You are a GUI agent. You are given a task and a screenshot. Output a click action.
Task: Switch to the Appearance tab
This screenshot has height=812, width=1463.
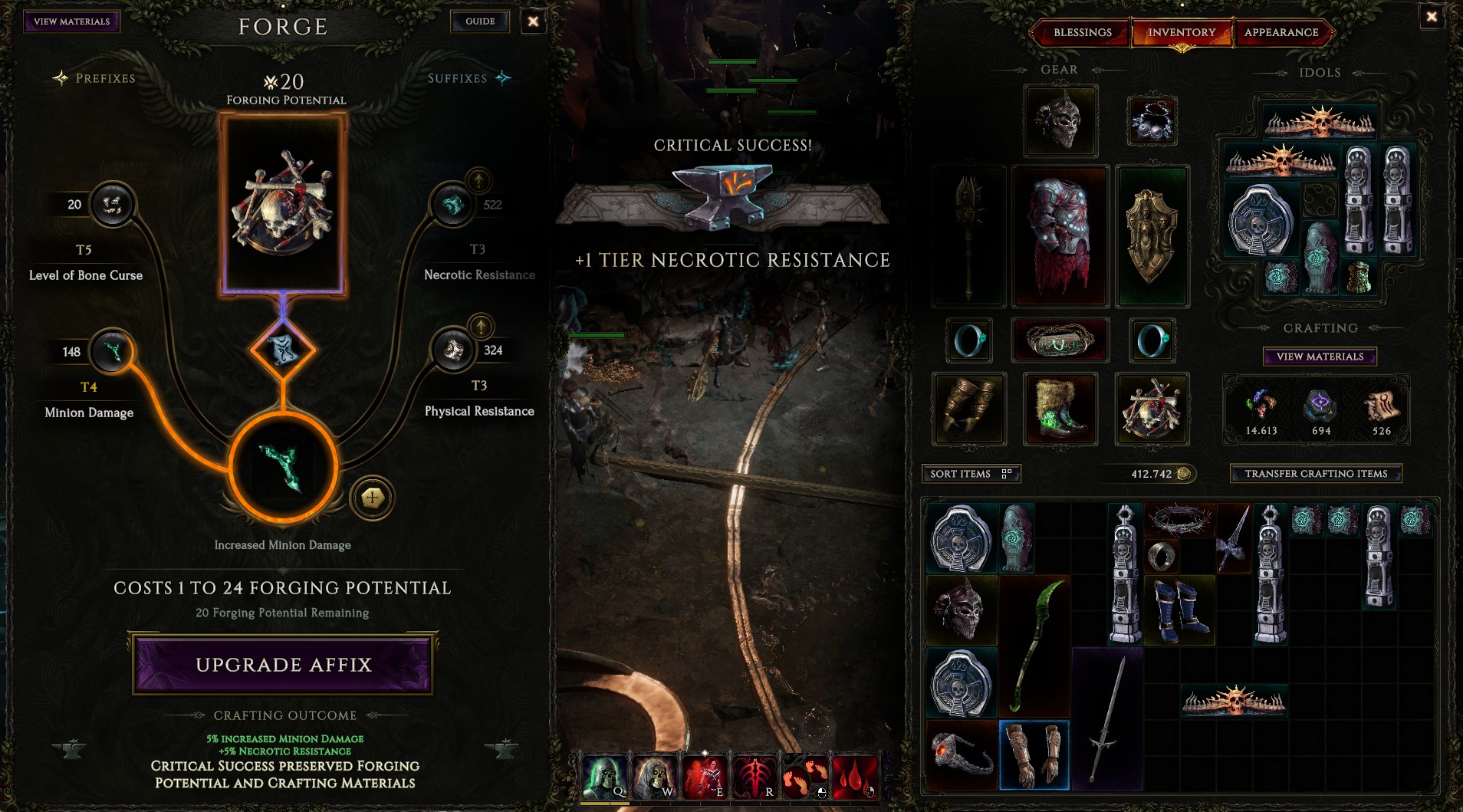(1281, 32)
